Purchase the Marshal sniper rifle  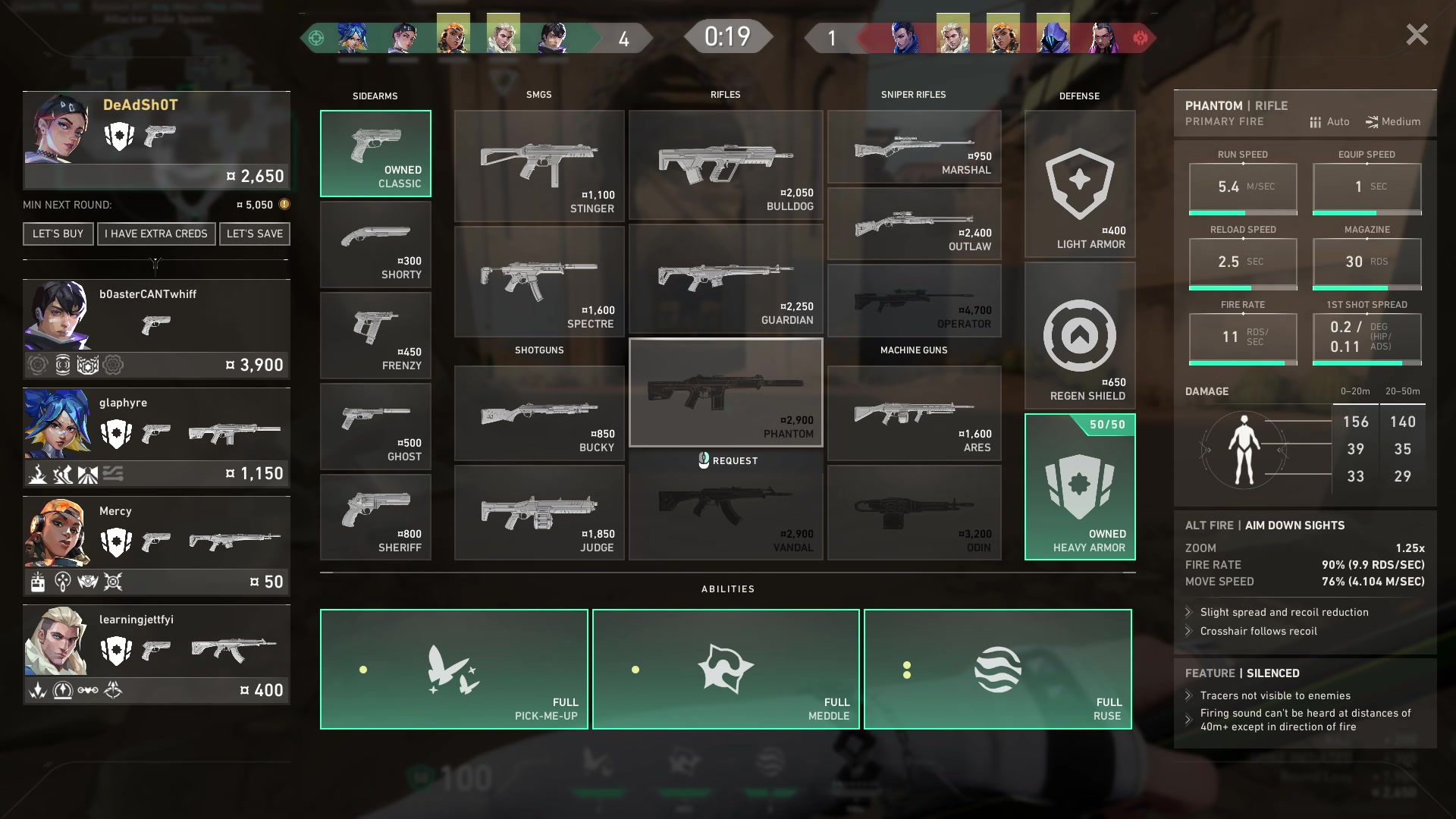[914, 147]
